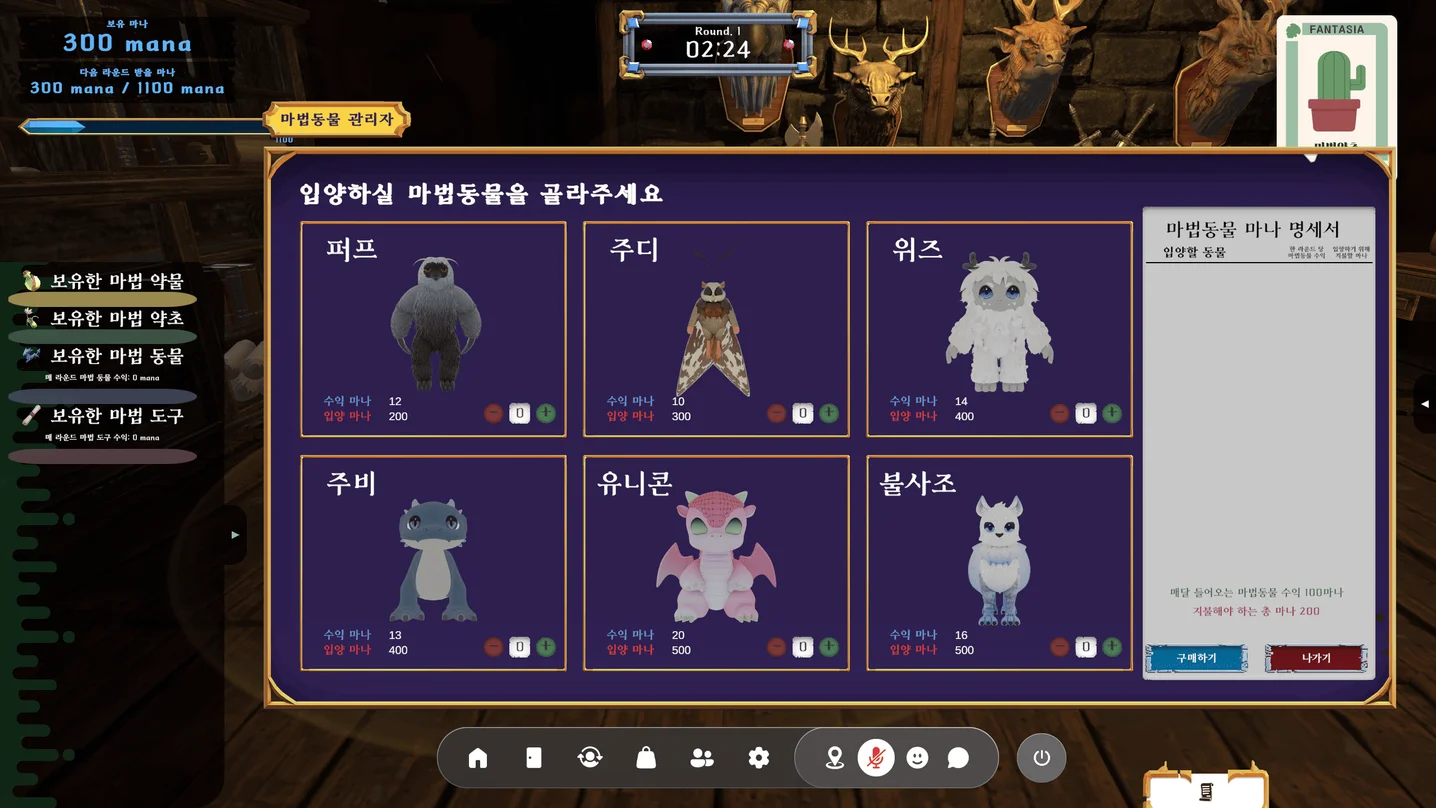Increase 퍼프 quantity with the plus button
1436x808 pixels.
click(x=545, y=412)
